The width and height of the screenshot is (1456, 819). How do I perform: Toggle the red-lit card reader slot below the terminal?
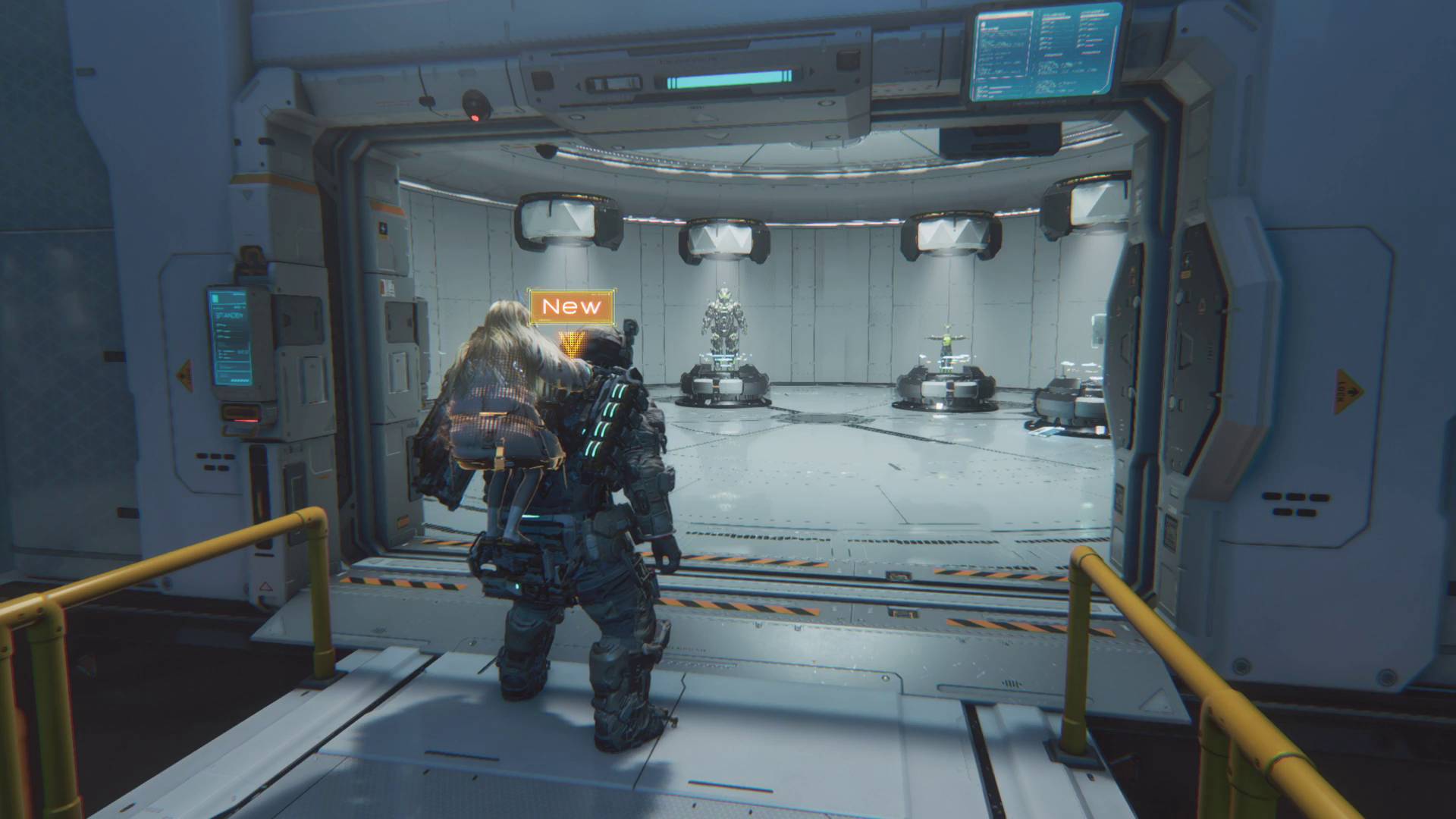coord(241,419)
